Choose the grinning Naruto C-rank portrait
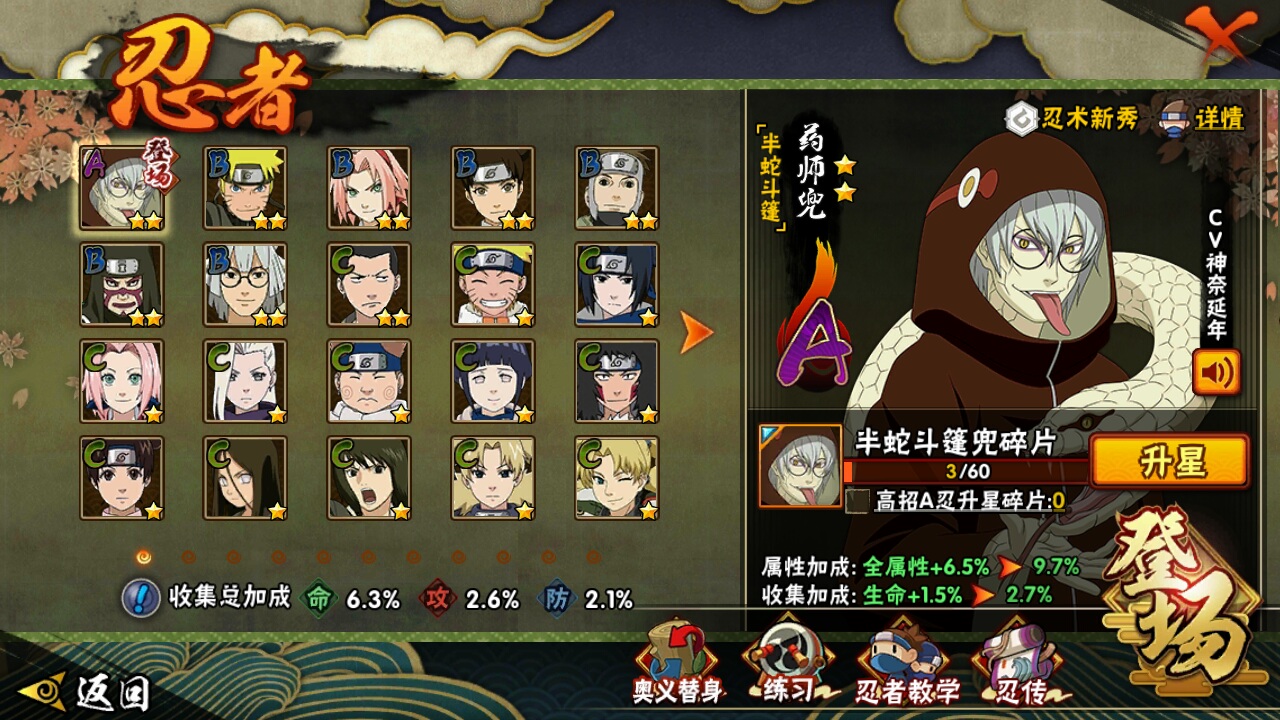Viewport: 1280px width, 720px height. 492,284
